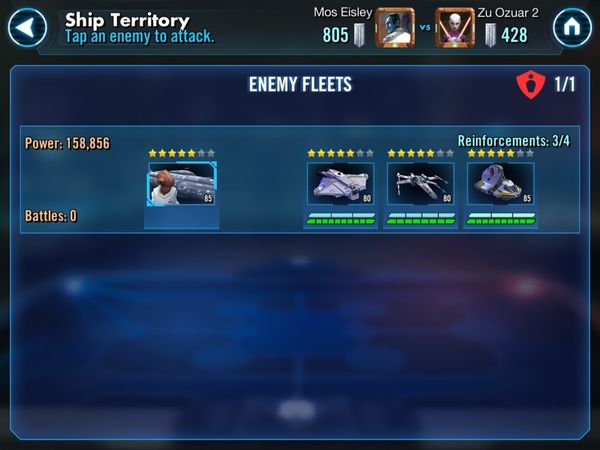Open the Zu Ozuar 2 guild portrait
The height and width of the screenshot is (450, 600).
[x=455, y=28]
